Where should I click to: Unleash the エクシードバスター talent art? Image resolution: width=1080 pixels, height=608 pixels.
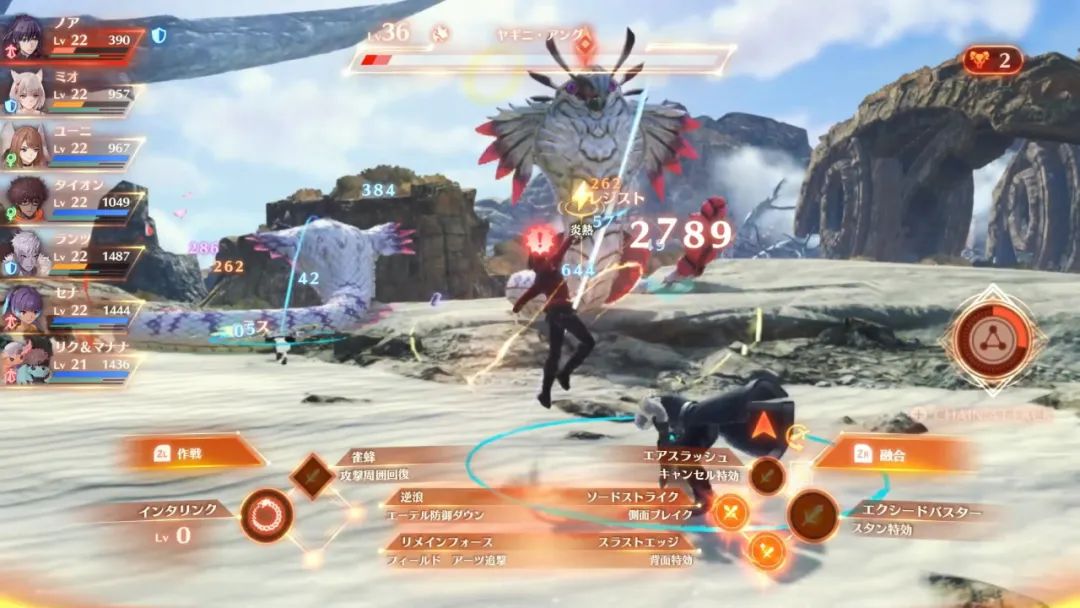tap(812, 514)
